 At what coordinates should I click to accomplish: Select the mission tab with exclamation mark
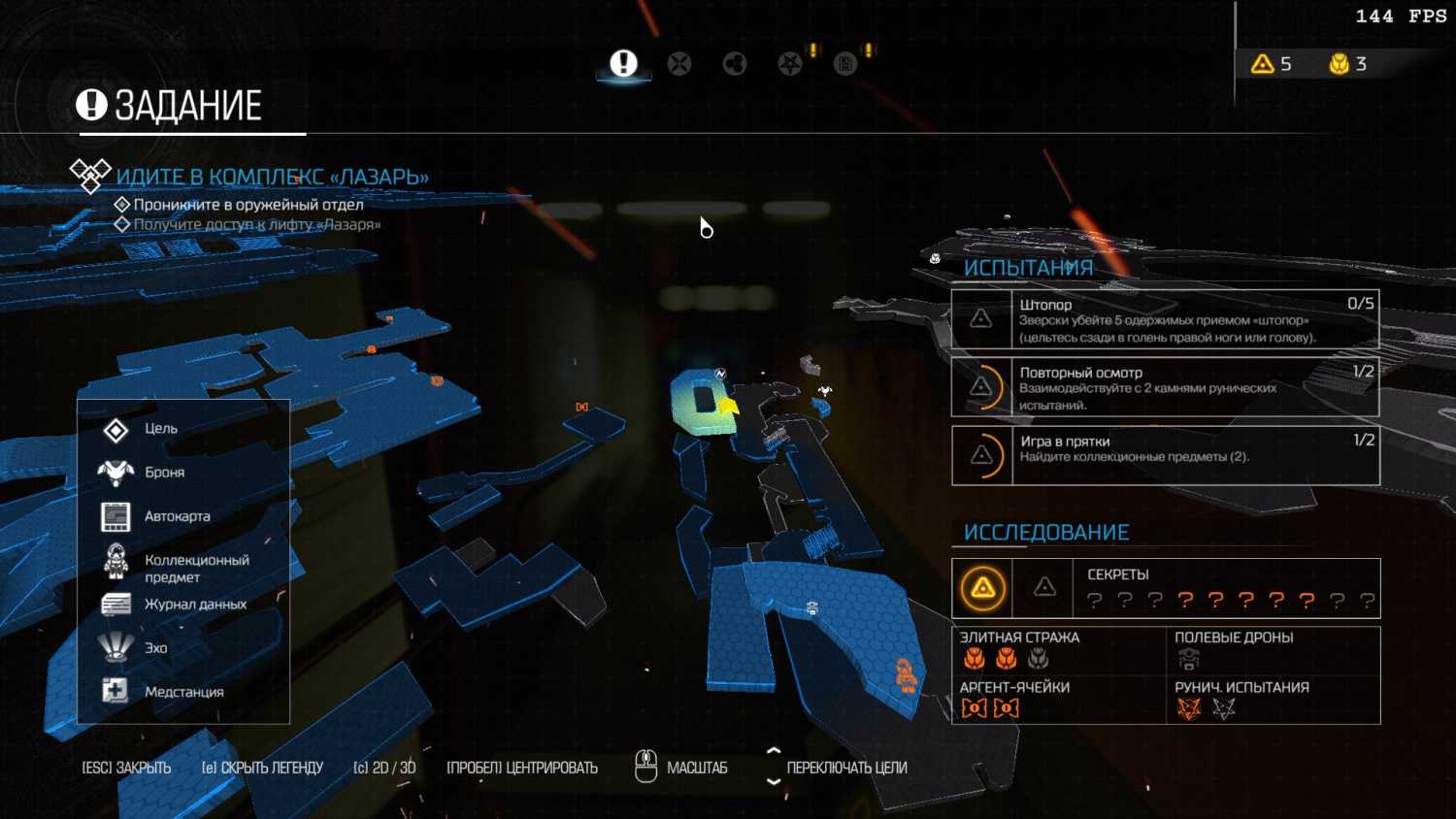click(x=623, y=64)
